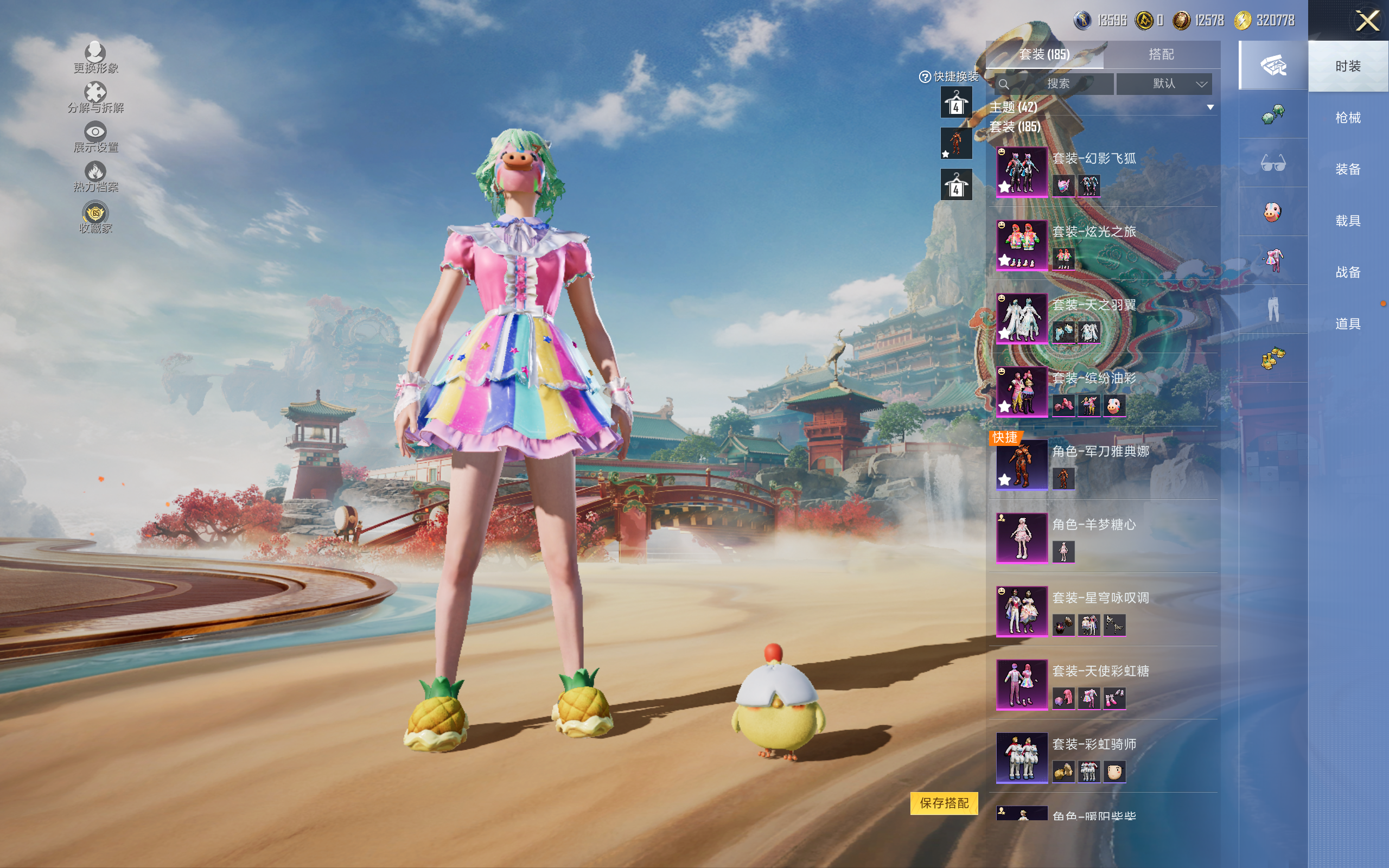This screenshot has height=868, width=1389.
Task: Open the 道具 category
Action: 1347,324
